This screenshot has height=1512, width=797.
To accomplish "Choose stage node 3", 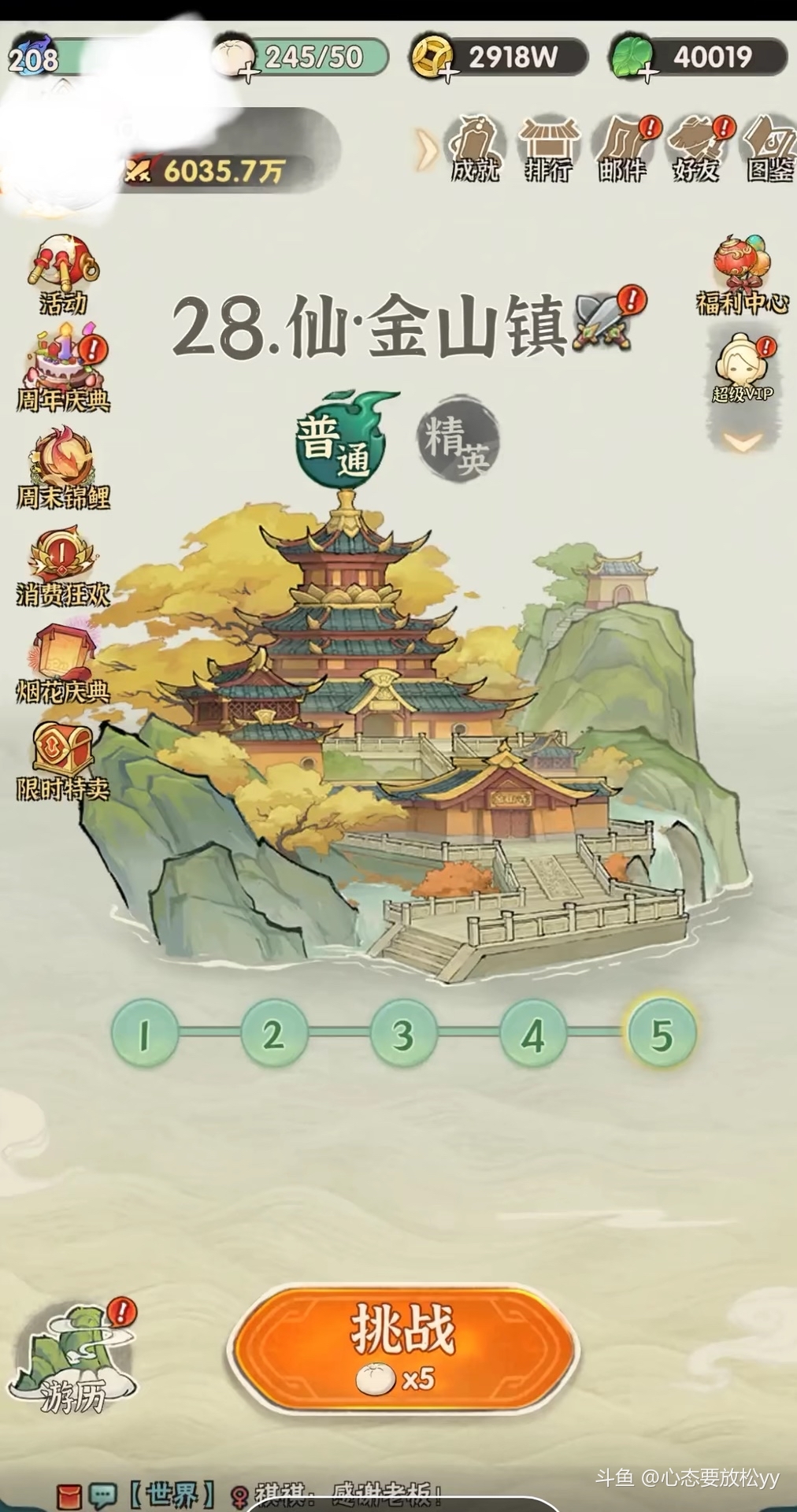I will 402,1034.
